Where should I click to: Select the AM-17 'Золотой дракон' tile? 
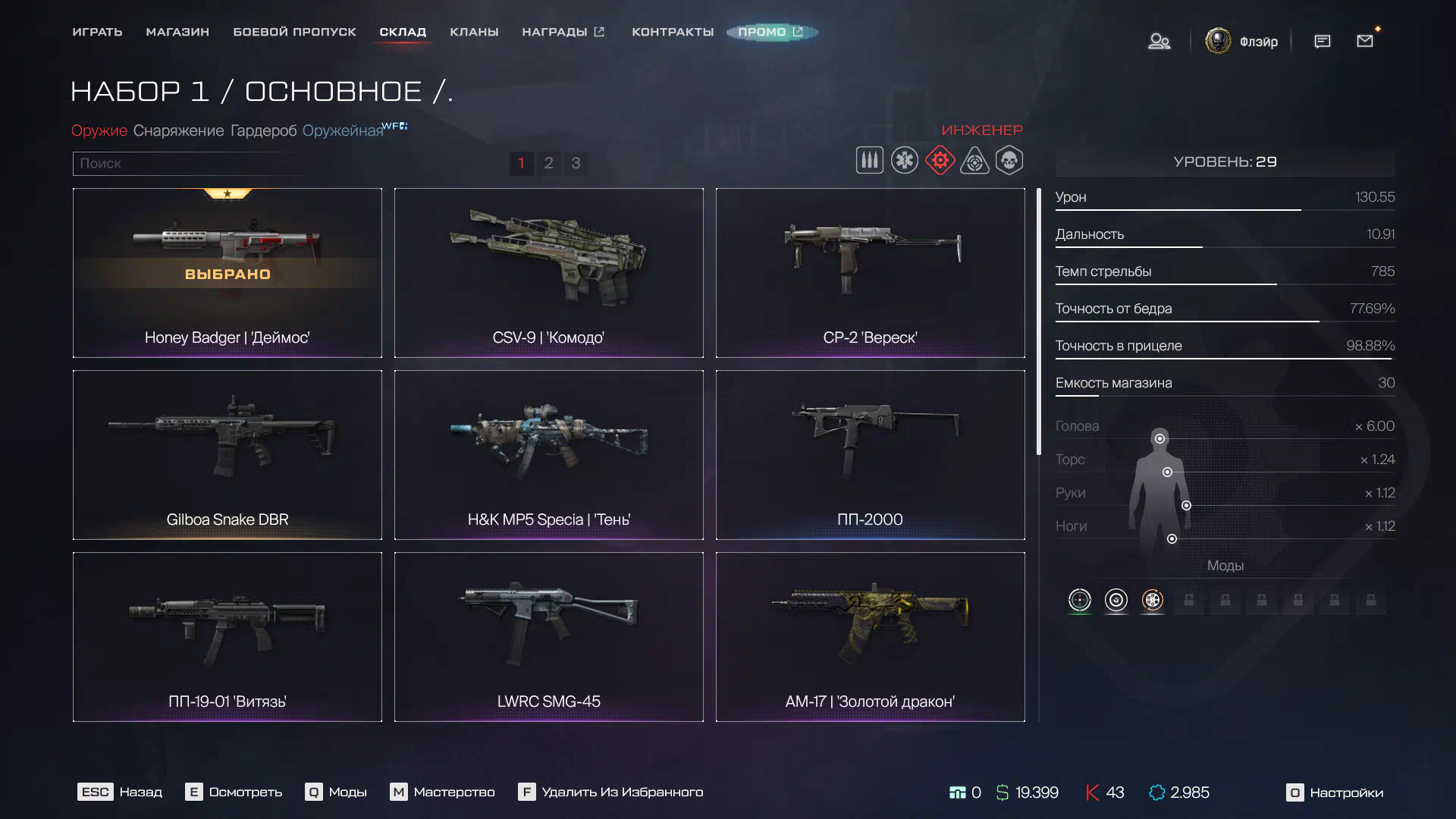870,636
